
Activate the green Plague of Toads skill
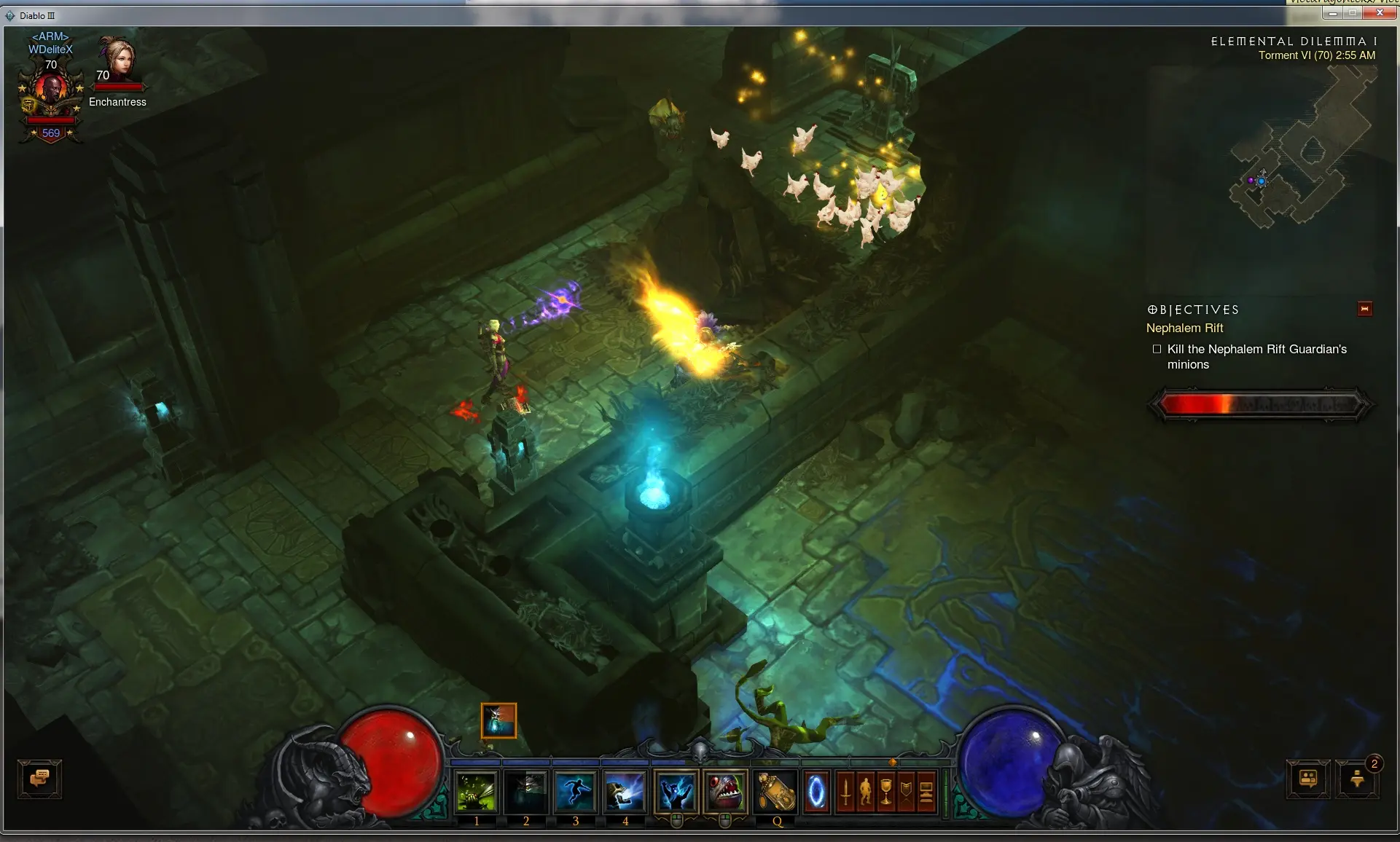pyautogui.click(x=477, y=792)
